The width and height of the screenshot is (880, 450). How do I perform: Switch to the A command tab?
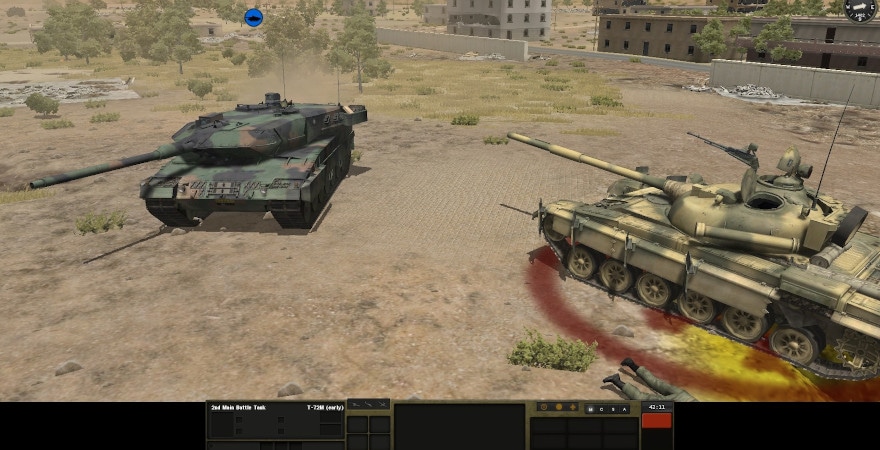click(624, 409)
